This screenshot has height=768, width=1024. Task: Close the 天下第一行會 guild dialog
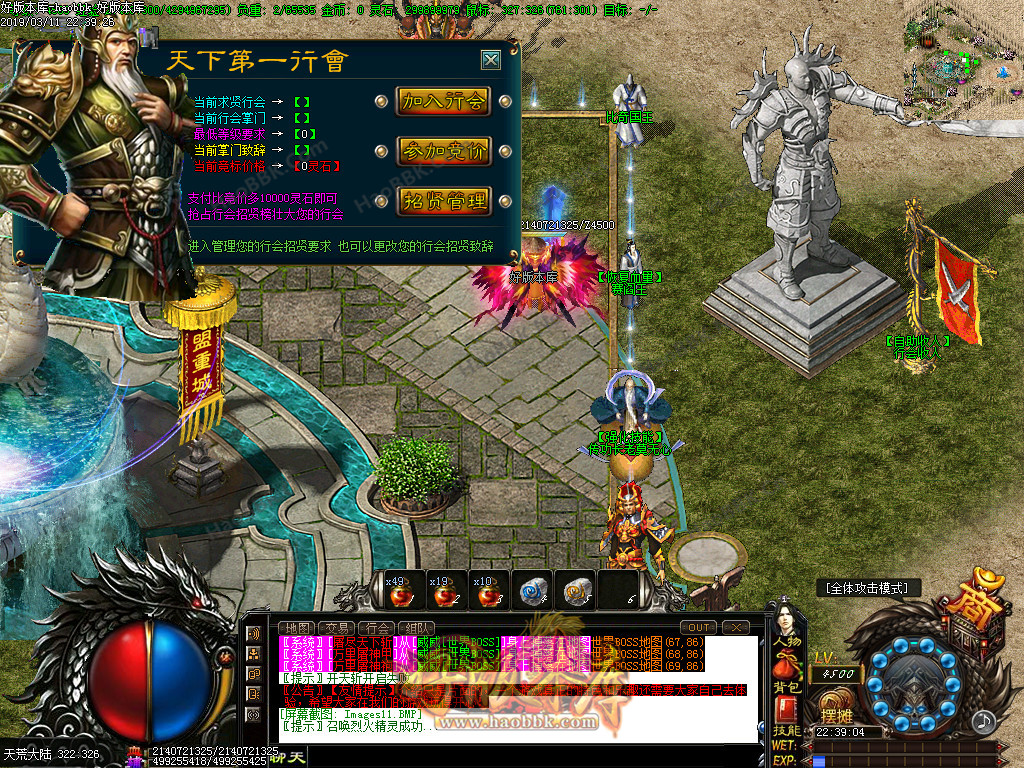[490, 60]
